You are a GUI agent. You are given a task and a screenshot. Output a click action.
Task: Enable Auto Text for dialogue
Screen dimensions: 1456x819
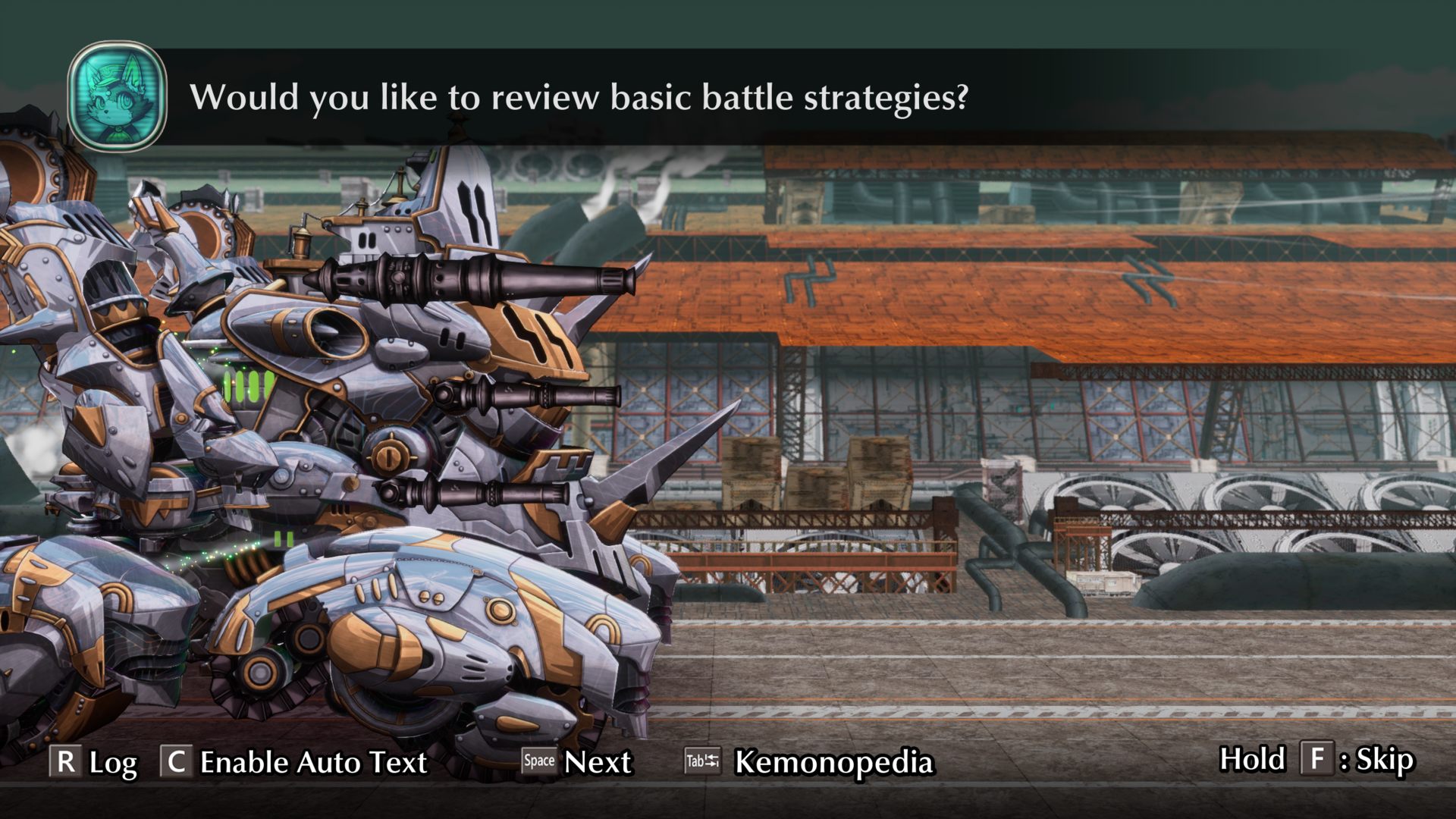(x=294, y=761)
